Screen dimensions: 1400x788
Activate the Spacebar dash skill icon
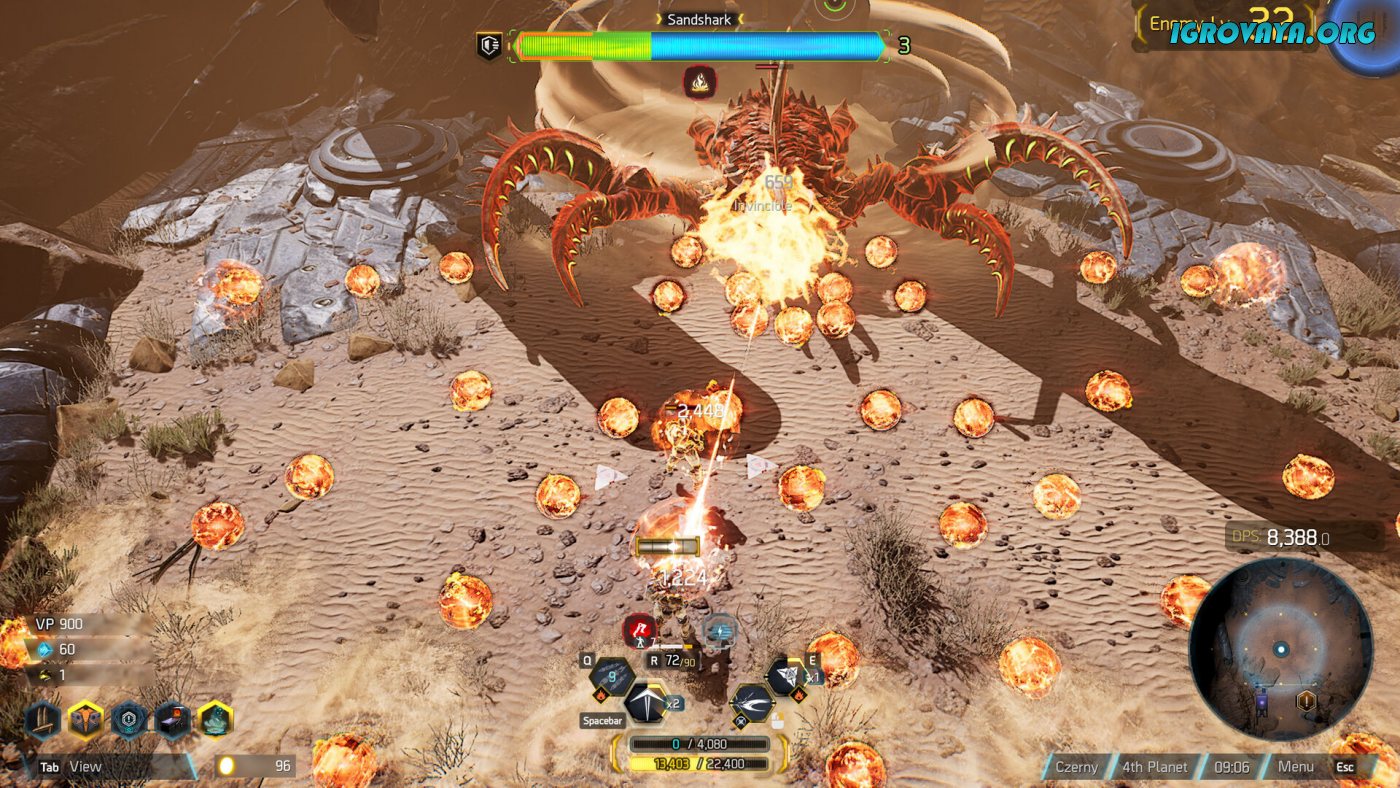(645, 702)
